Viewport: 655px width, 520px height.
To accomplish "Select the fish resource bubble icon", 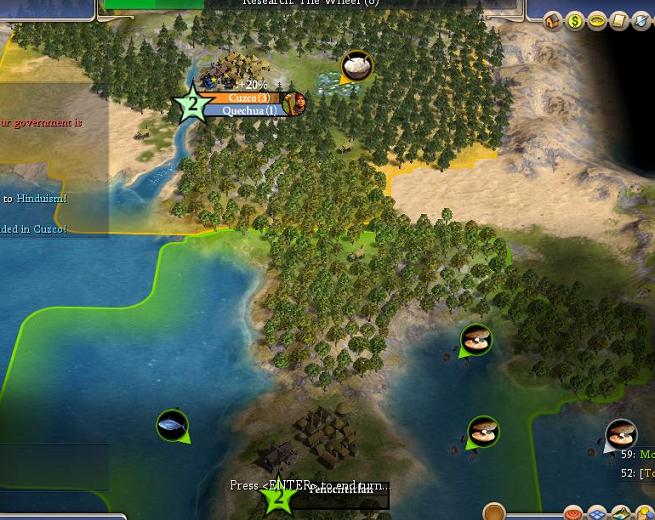I will tap(172, 425).
